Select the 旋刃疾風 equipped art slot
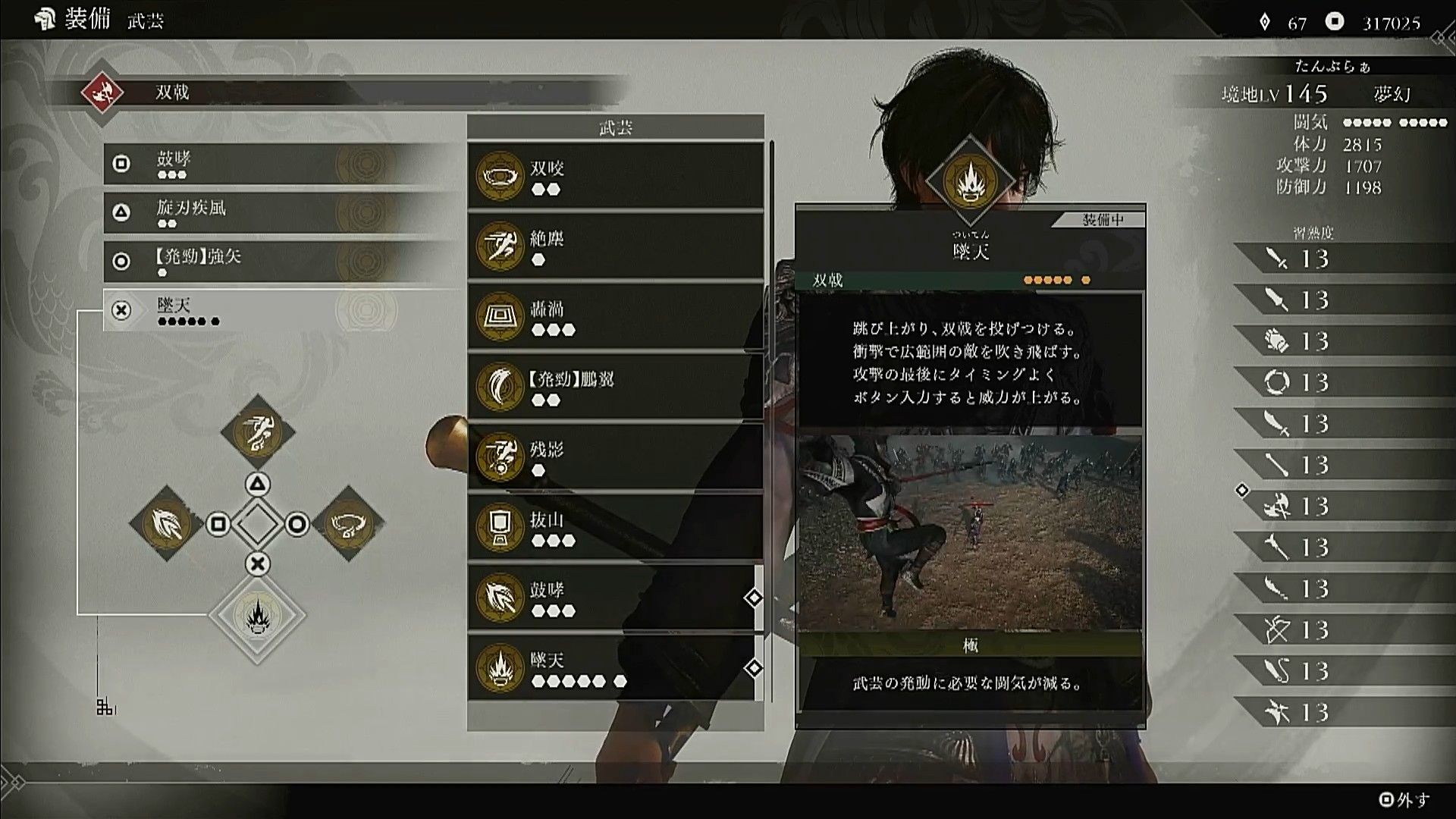Screen dimensions: 1456x819 281,212
